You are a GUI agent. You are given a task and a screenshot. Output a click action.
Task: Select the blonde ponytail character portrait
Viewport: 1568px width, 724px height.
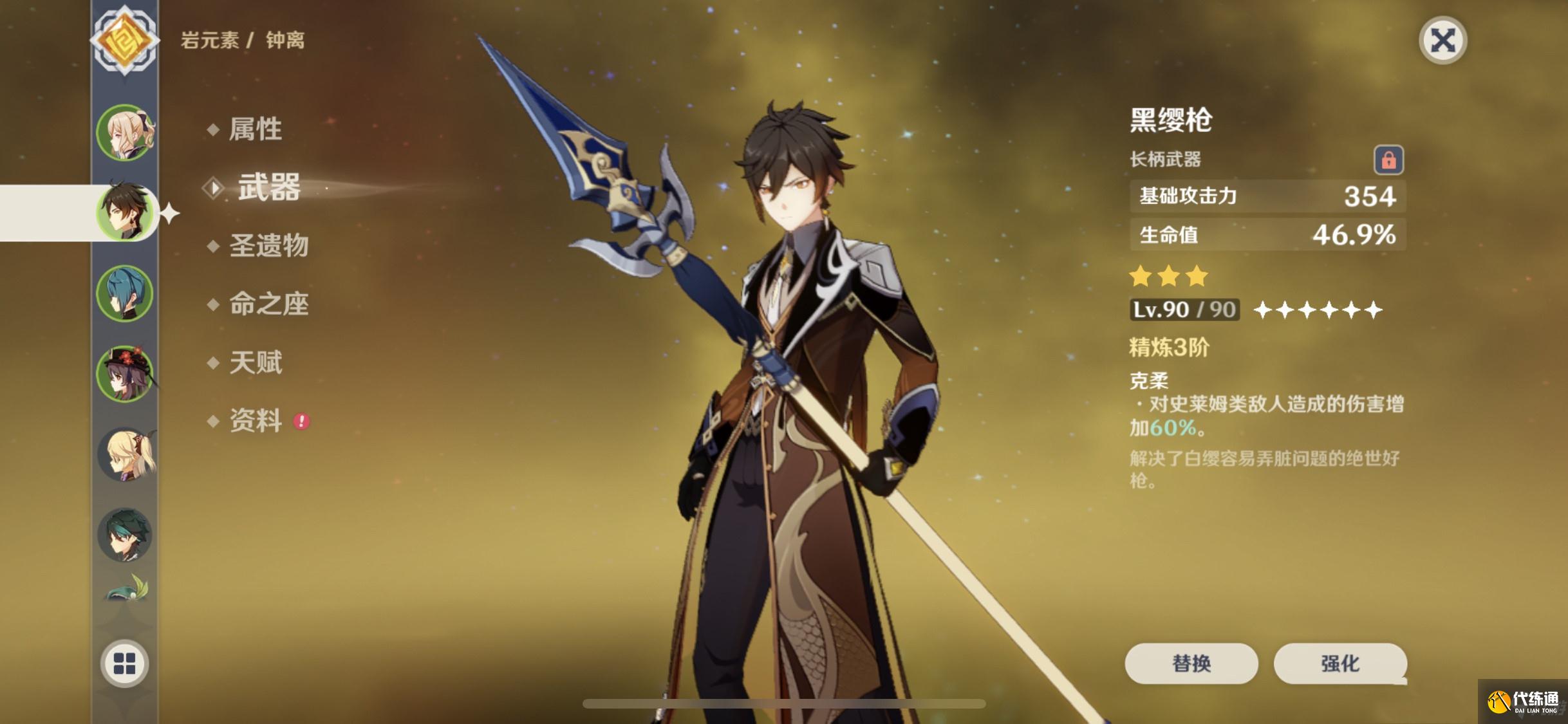[x=125, y=454]
